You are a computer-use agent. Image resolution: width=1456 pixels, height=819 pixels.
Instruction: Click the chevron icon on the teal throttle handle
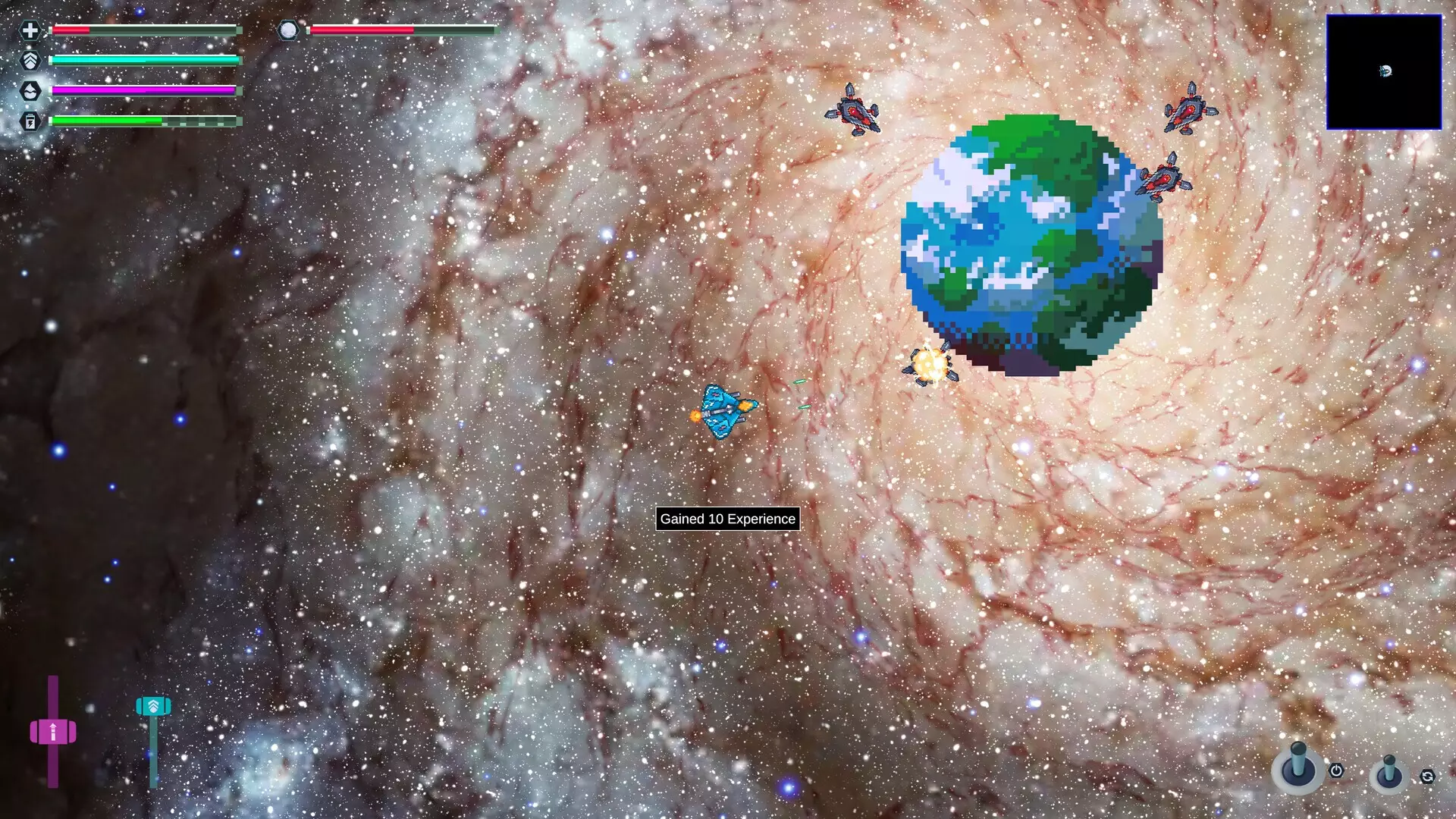click(x=154, y=705)
